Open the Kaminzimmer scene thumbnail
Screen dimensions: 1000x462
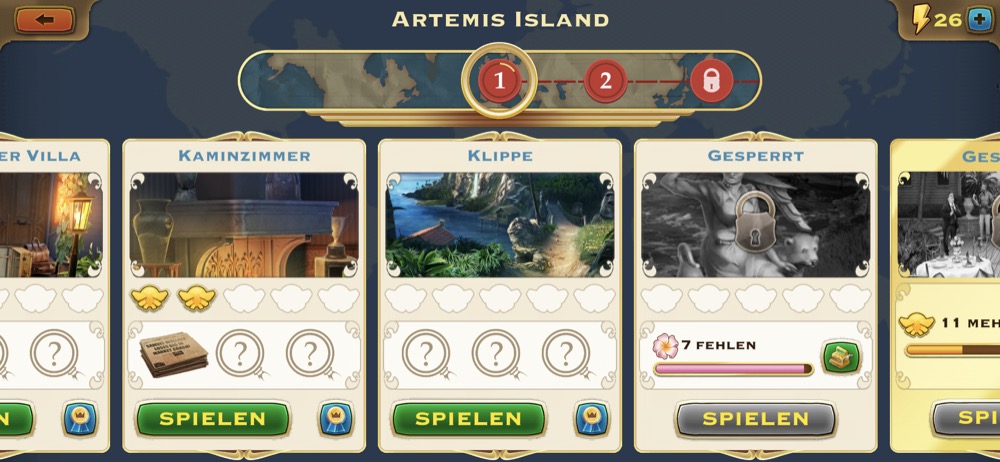244,225
